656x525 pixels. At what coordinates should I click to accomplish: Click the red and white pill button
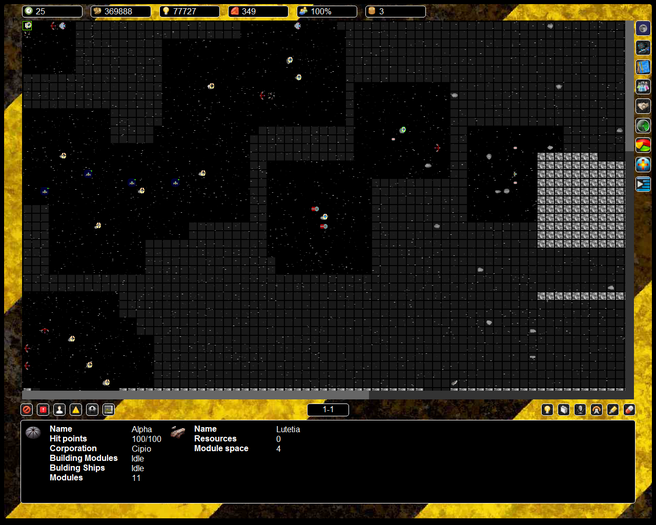click(x=629, y=409)
